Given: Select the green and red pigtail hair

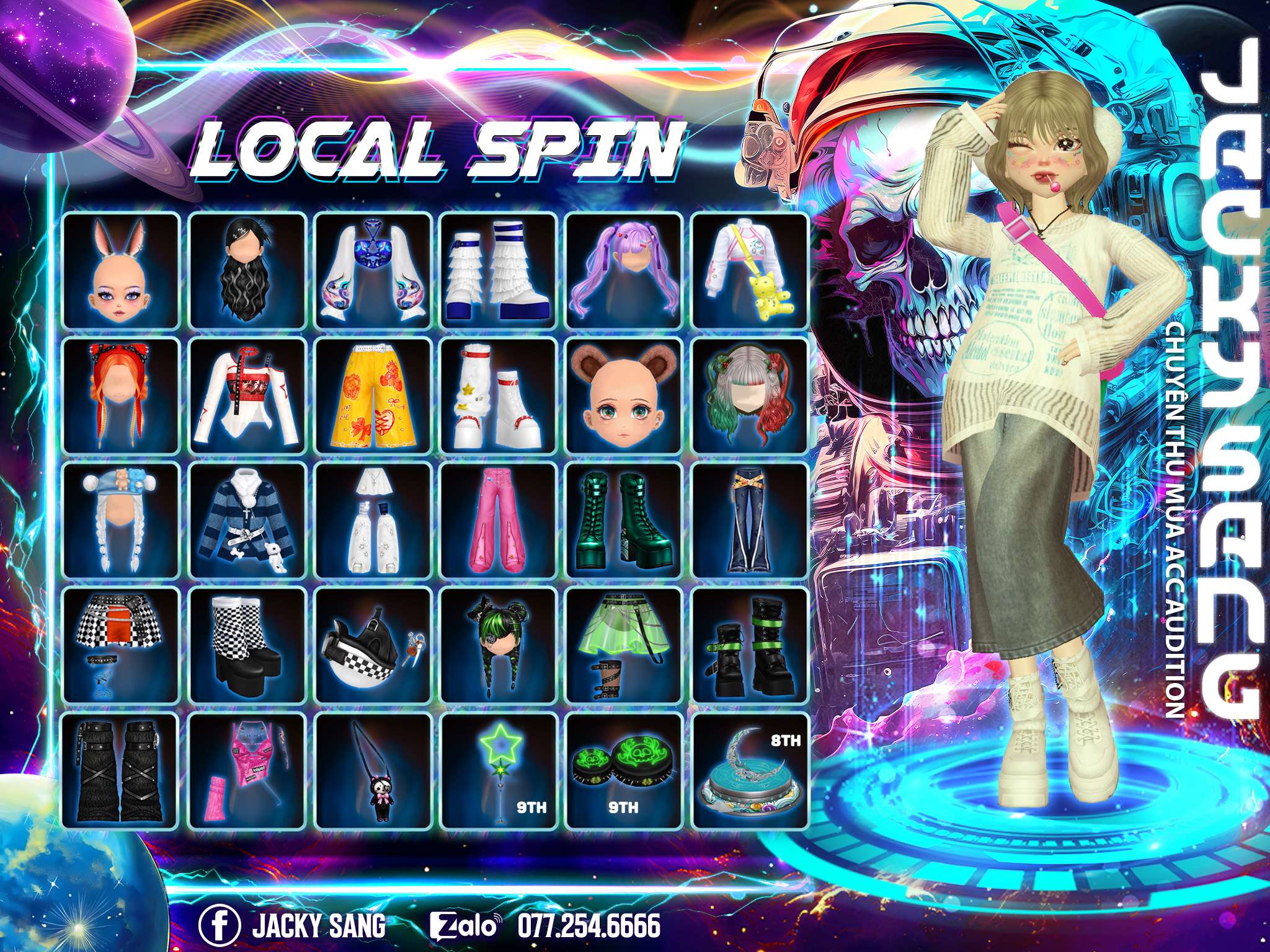Looking at the screenshot, I should pyautogui.click(x=750, y=395).
